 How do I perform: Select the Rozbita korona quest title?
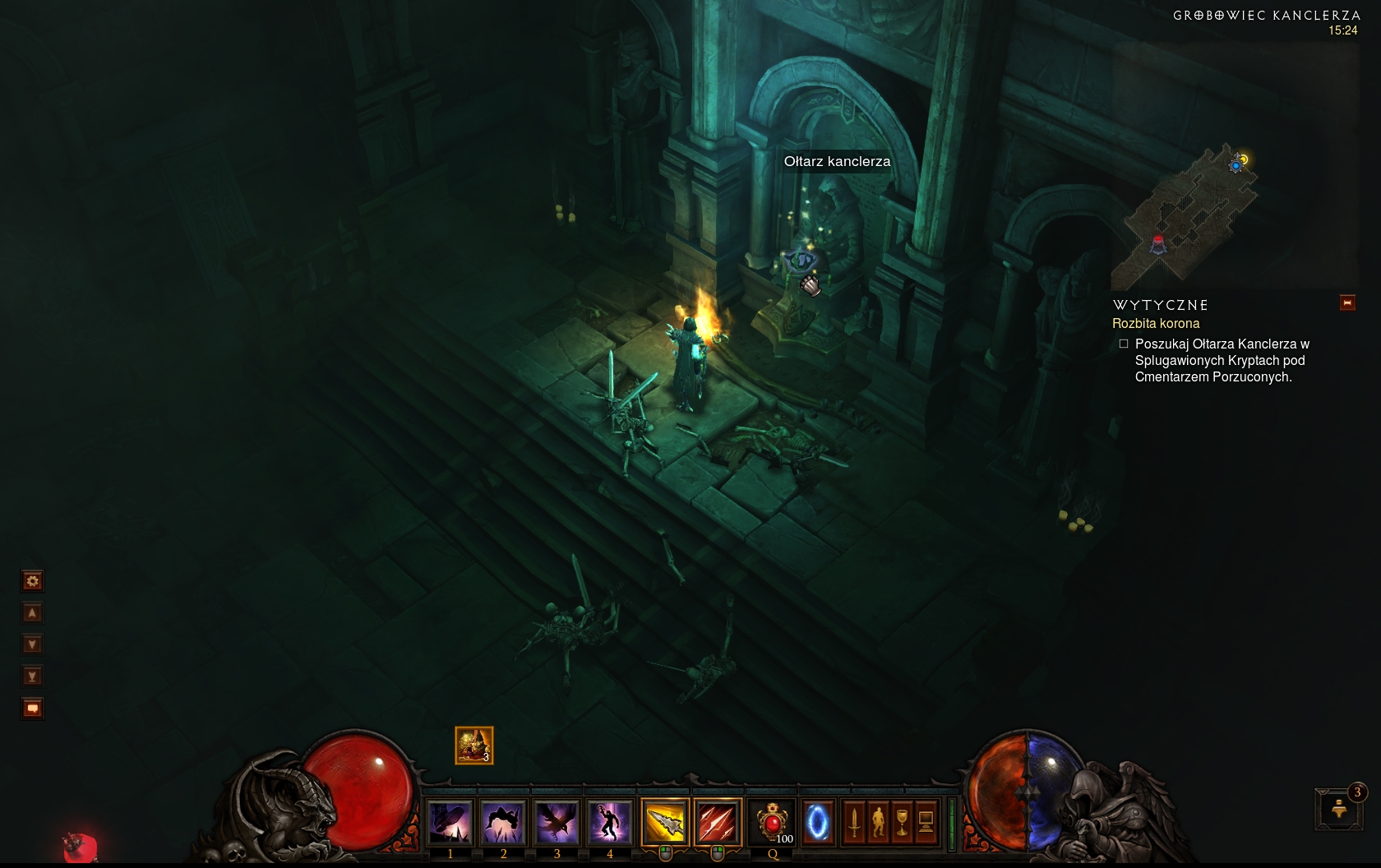1156,324
